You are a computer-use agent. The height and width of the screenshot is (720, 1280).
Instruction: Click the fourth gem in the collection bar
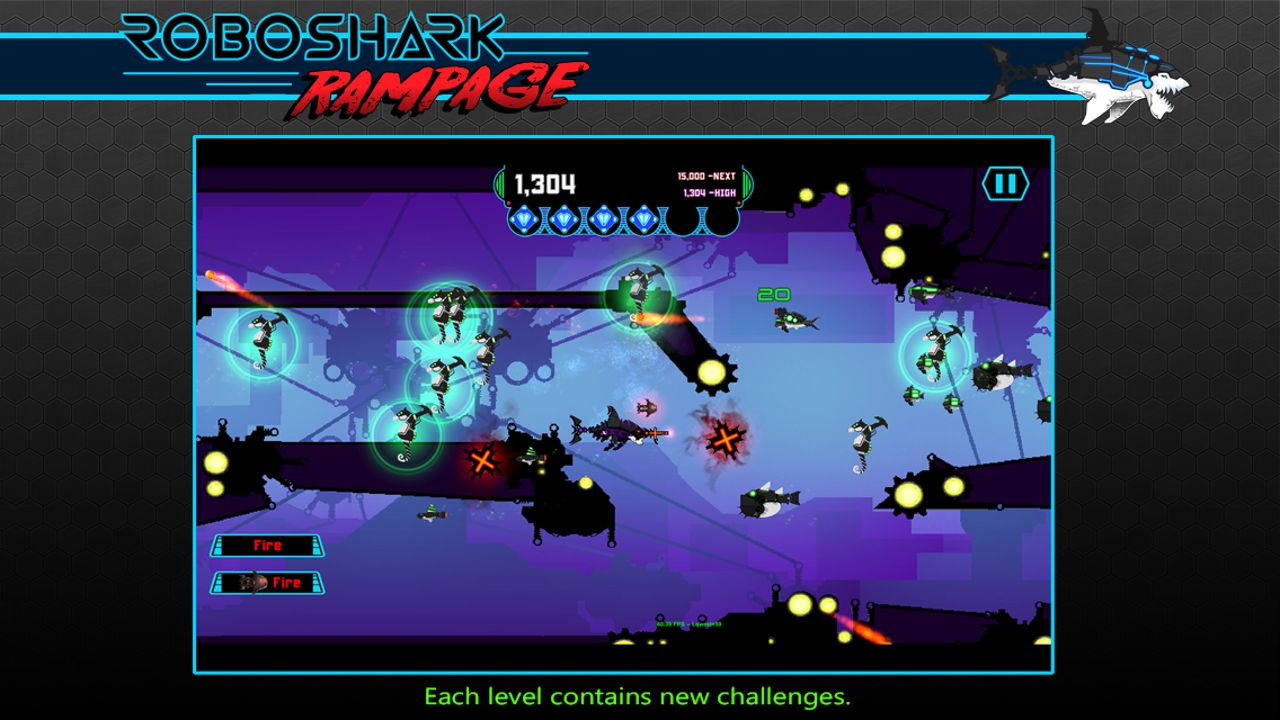coord(643,218)
